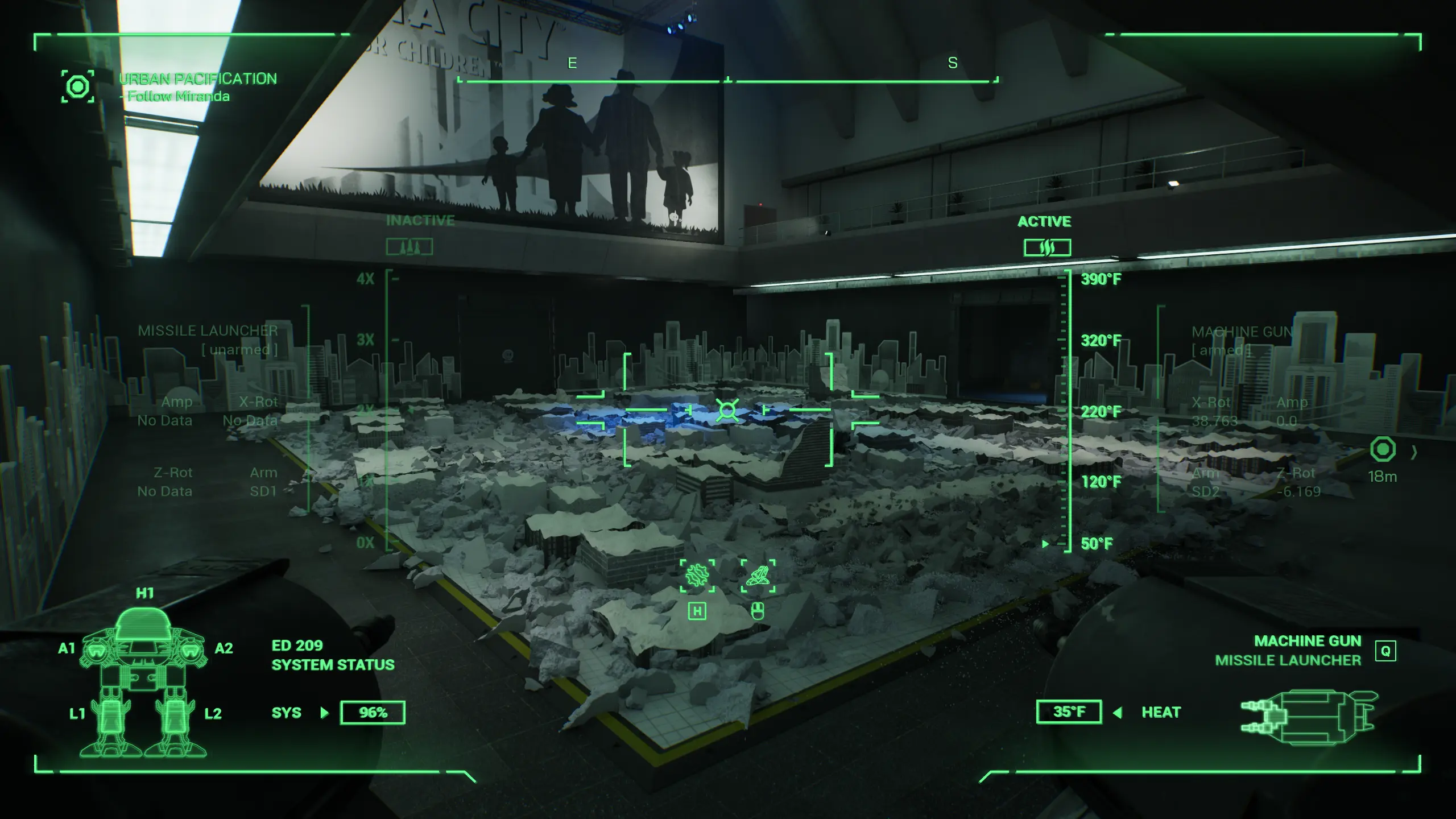This screenshot has height=819, width=1456.
Task: Switch to the Missile Launcher label
Action: coord(1288,660)
